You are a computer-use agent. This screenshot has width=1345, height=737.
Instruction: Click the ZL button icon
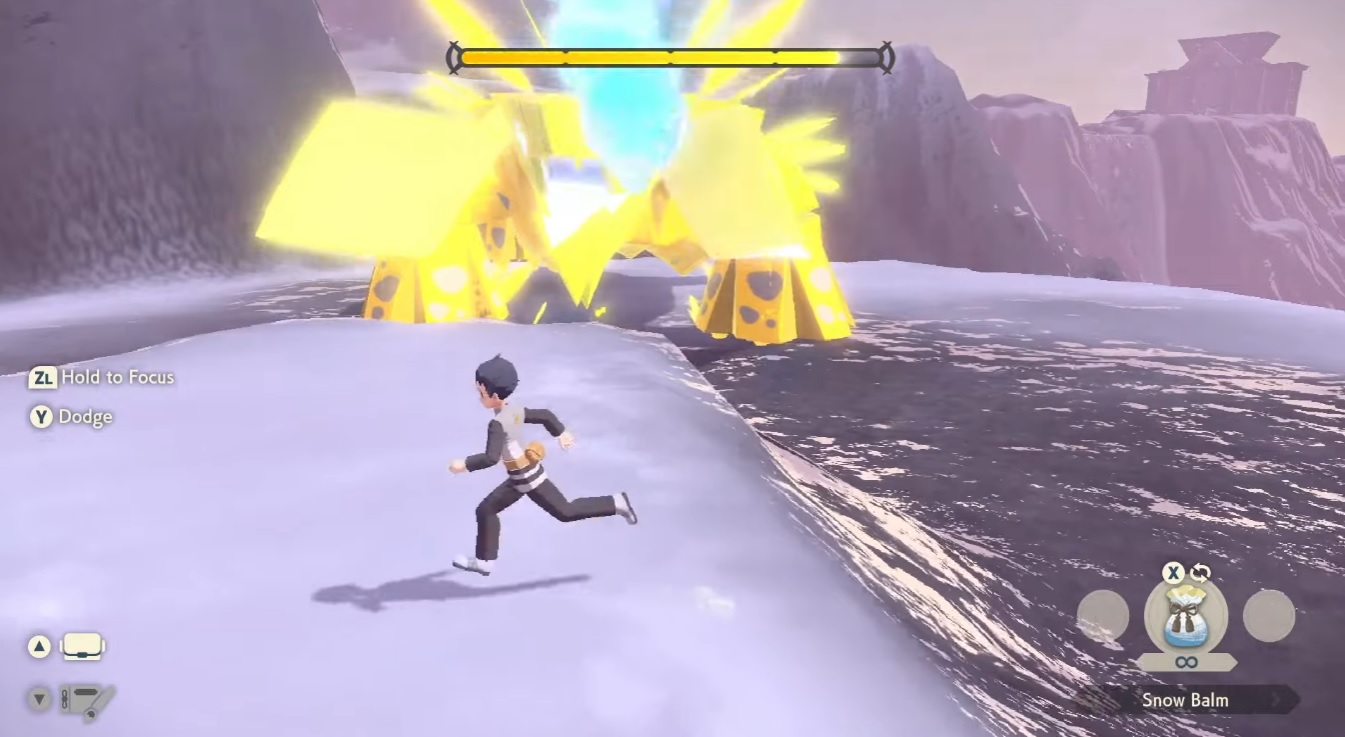click(40, 378)
